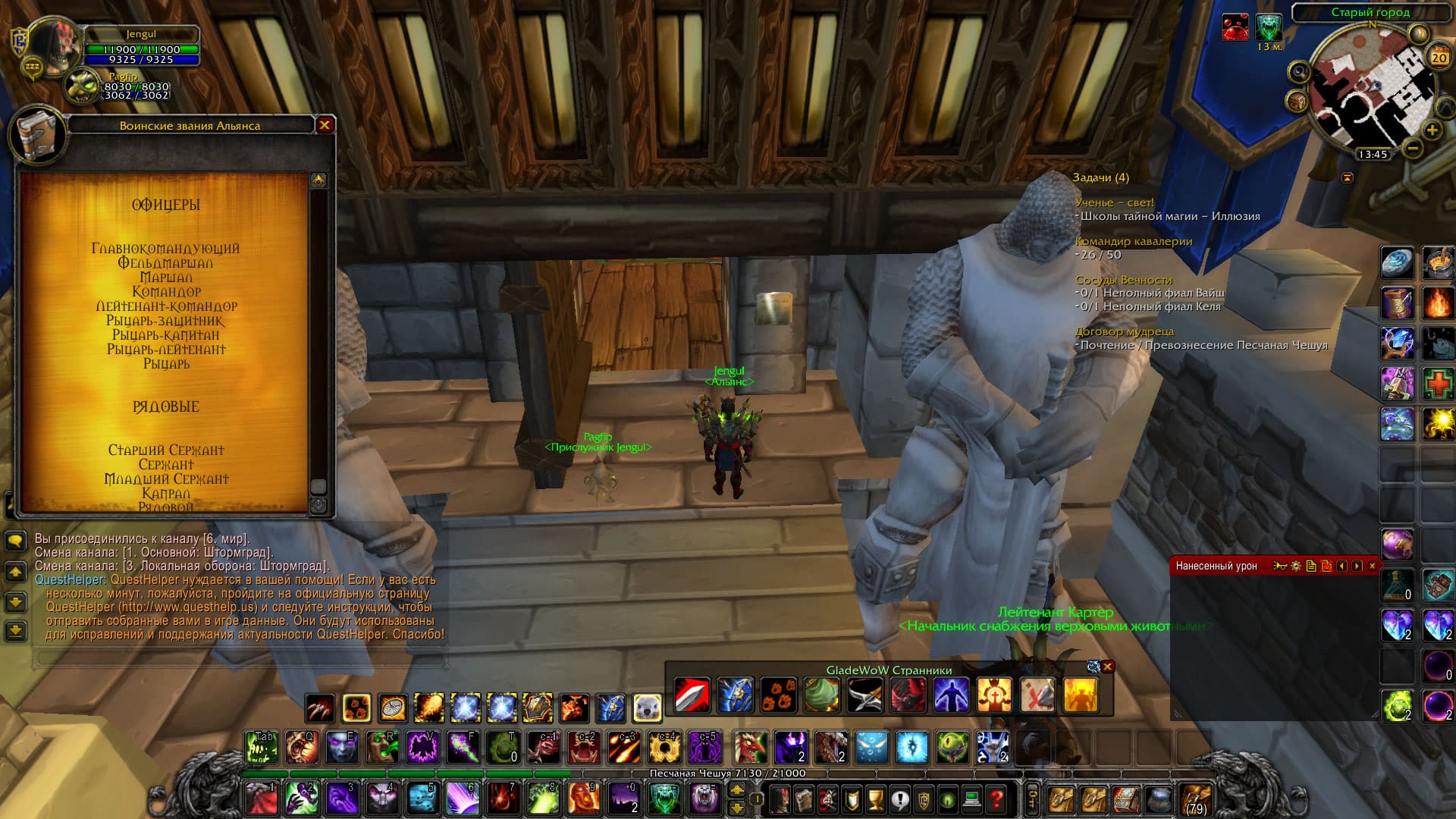Zoom in the minimap with the plus button

[1432, 130]
